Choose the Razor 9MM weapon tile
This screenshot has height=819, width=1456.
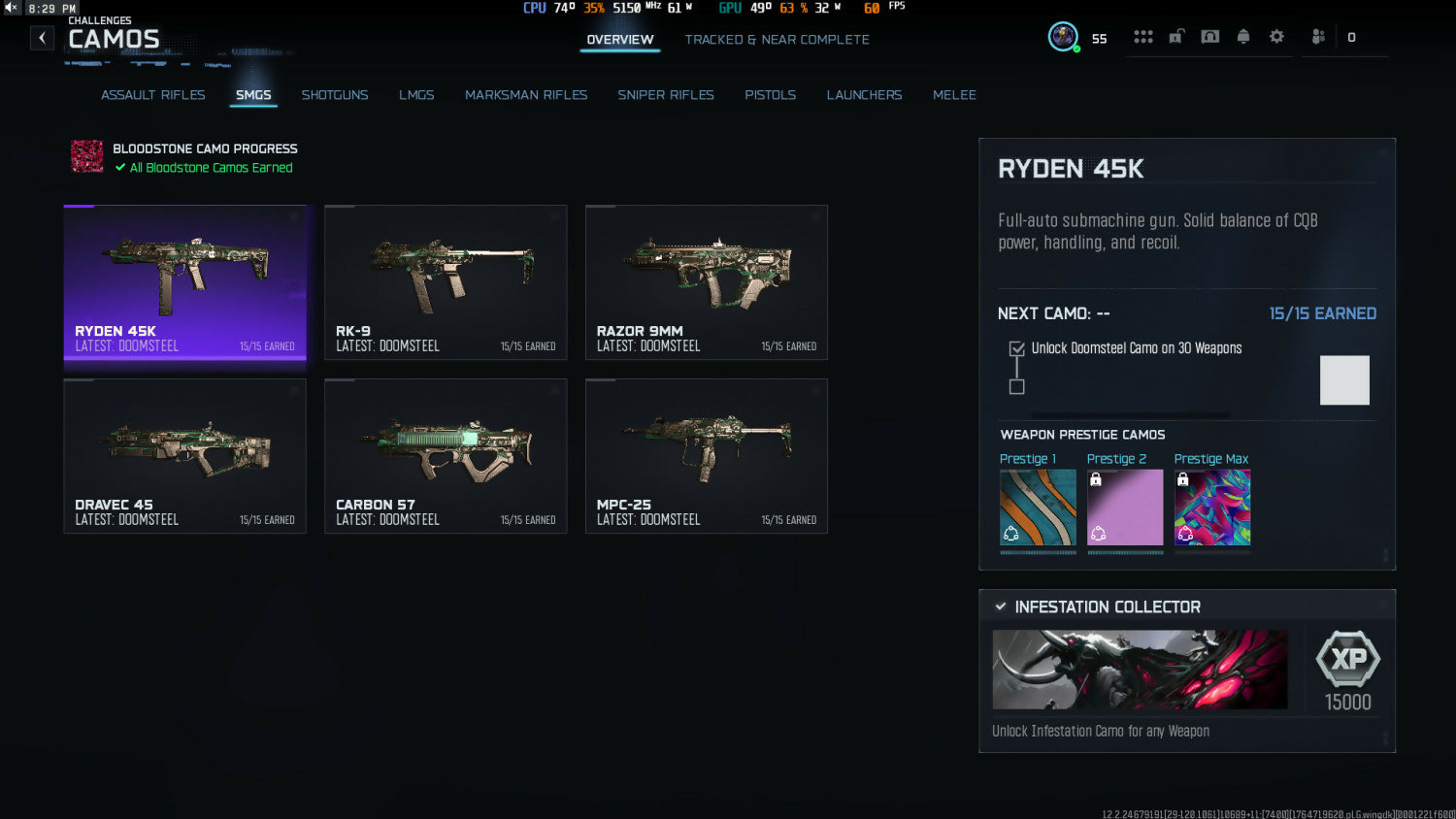coord(707,282)
